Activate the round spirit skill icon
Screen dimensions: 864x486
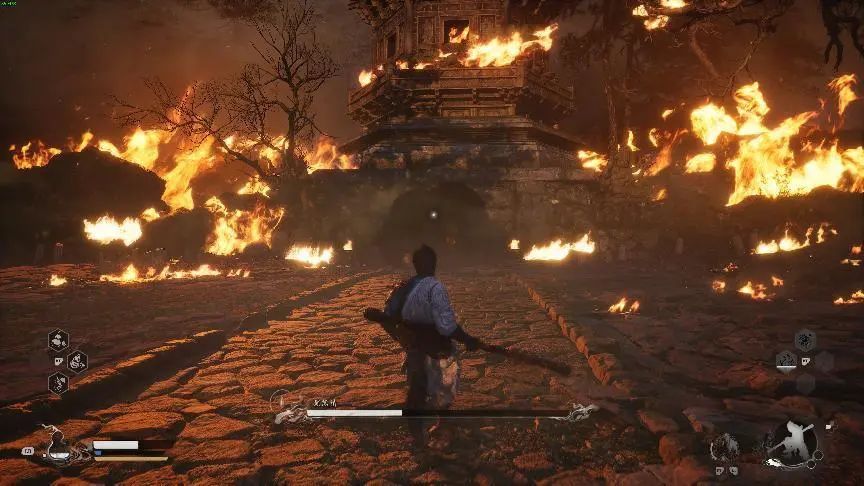point(726,447)
